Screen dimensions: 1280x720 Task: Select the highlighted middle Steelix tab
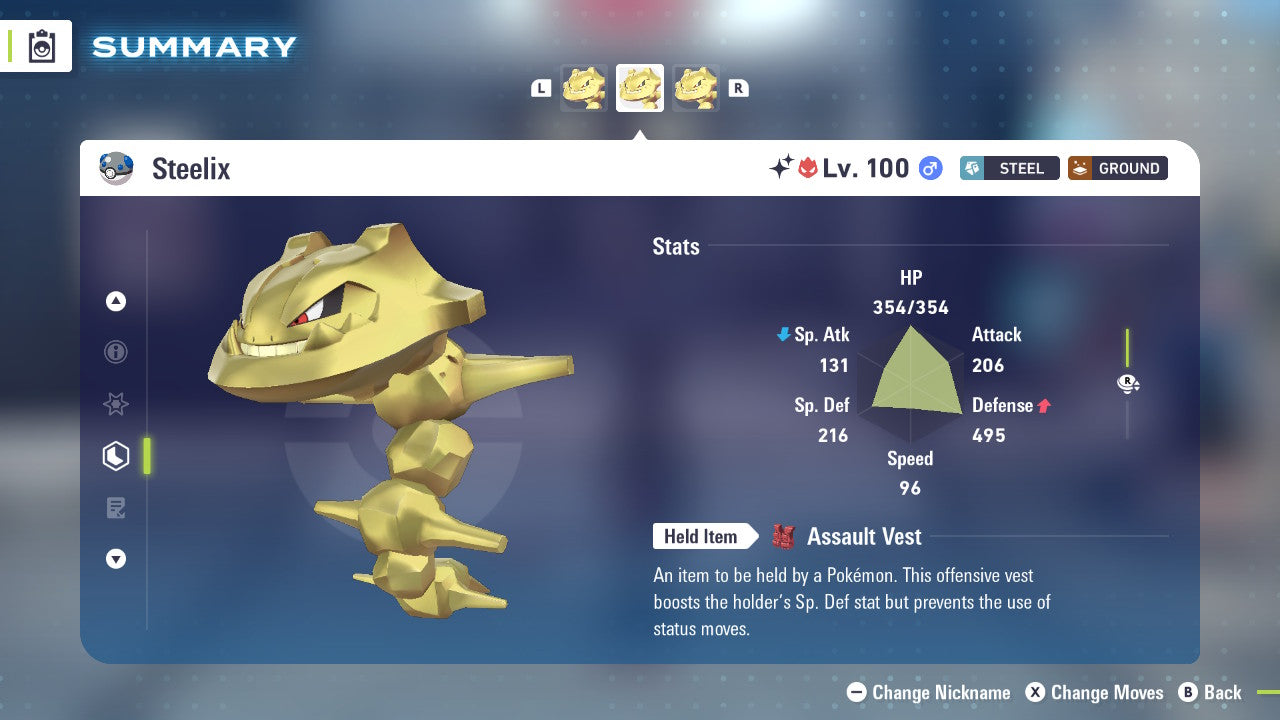(640, 87)
